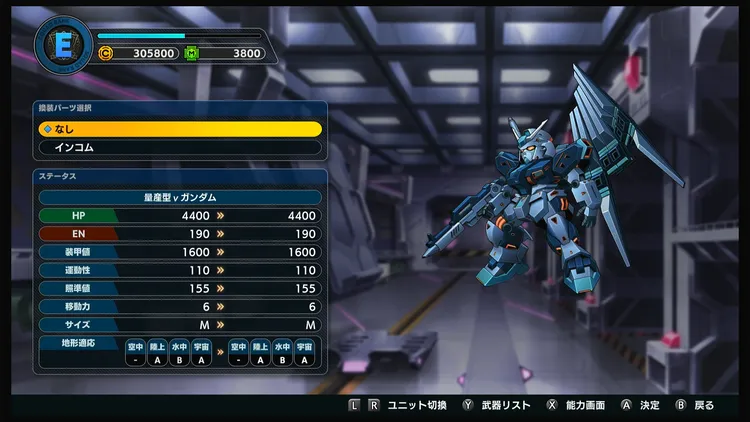Choose the インコム equipment part
This screenshot has width=750, height=422.
pos(180,148)
